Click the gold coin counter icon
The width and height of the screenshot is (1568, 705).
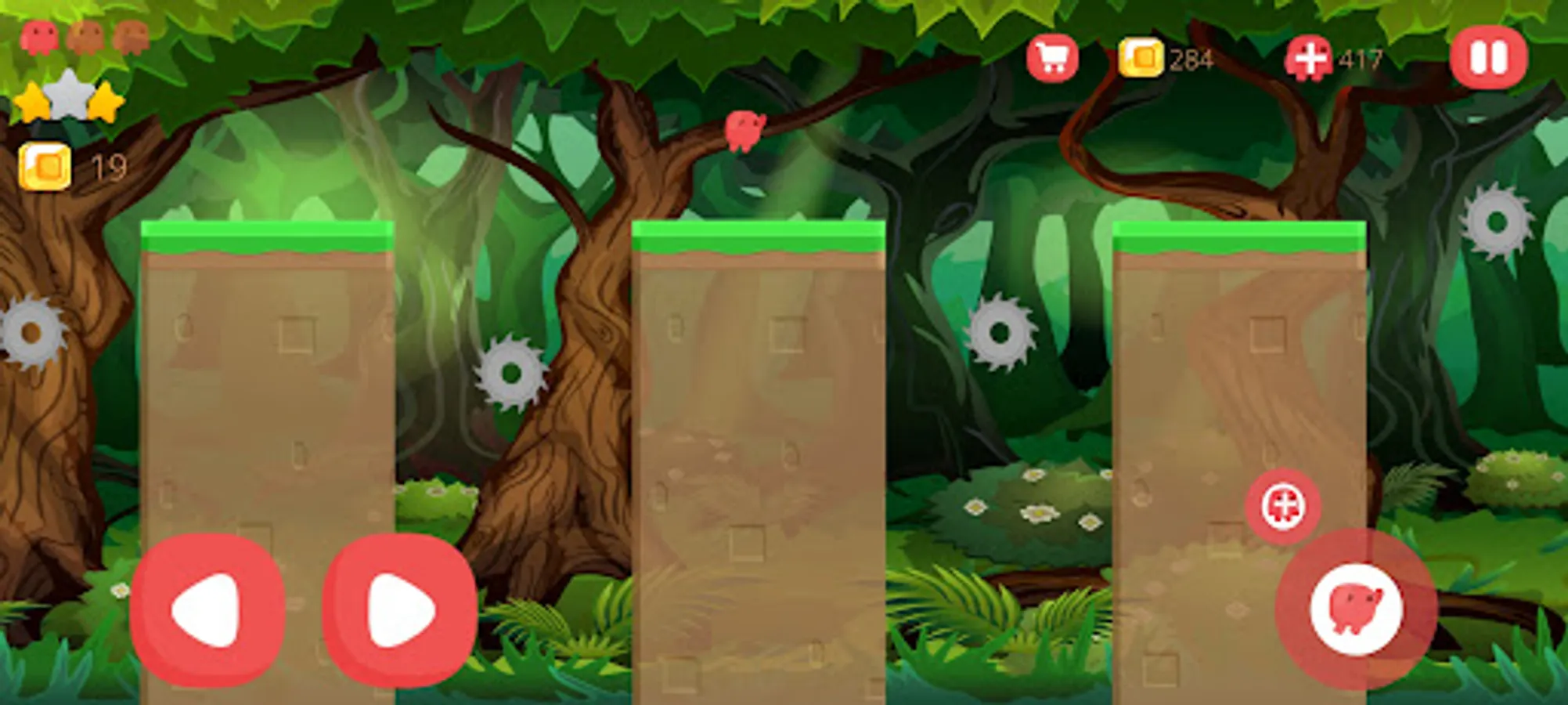pyautogui.click(x=1142, y=57)
